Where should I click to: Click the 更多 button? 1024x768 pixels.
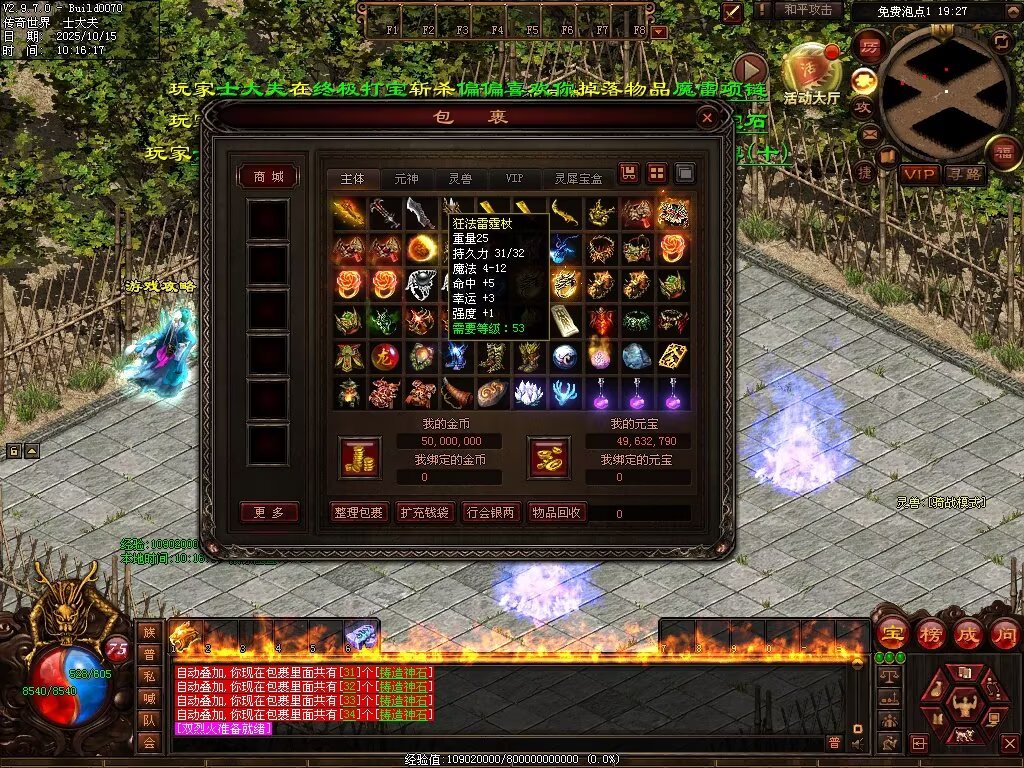[269, 512]
